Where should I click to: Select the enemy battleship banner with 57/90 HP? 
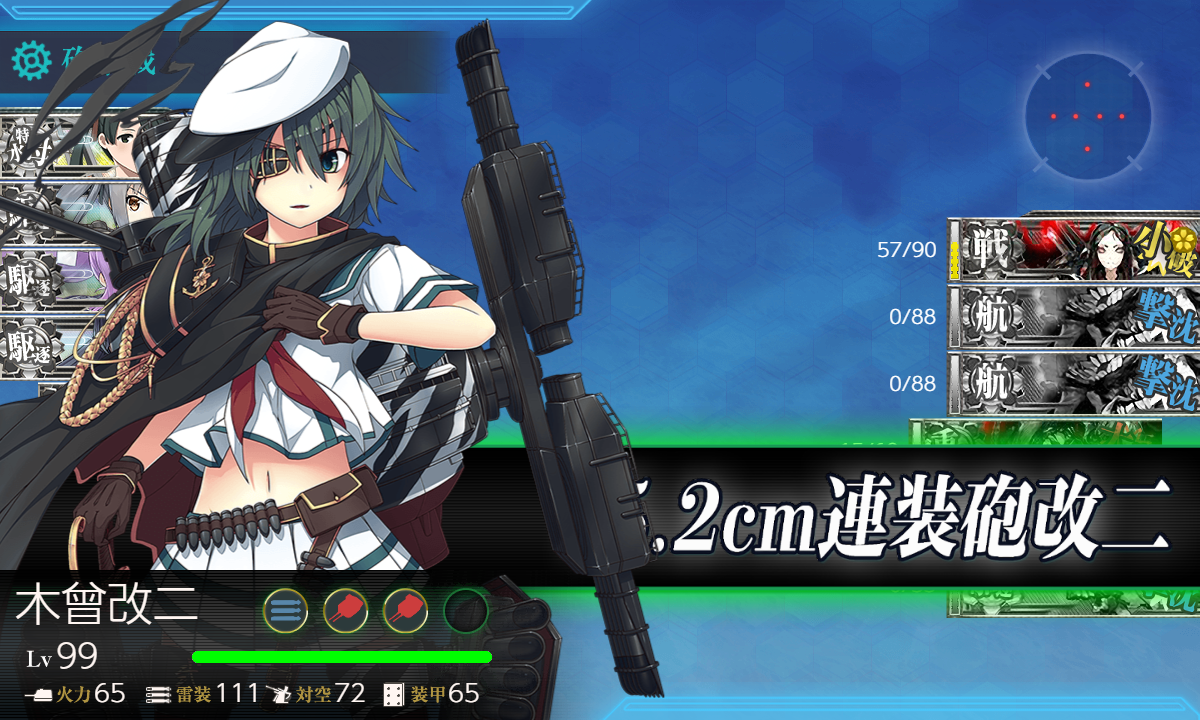click(x=1072, y=249)
